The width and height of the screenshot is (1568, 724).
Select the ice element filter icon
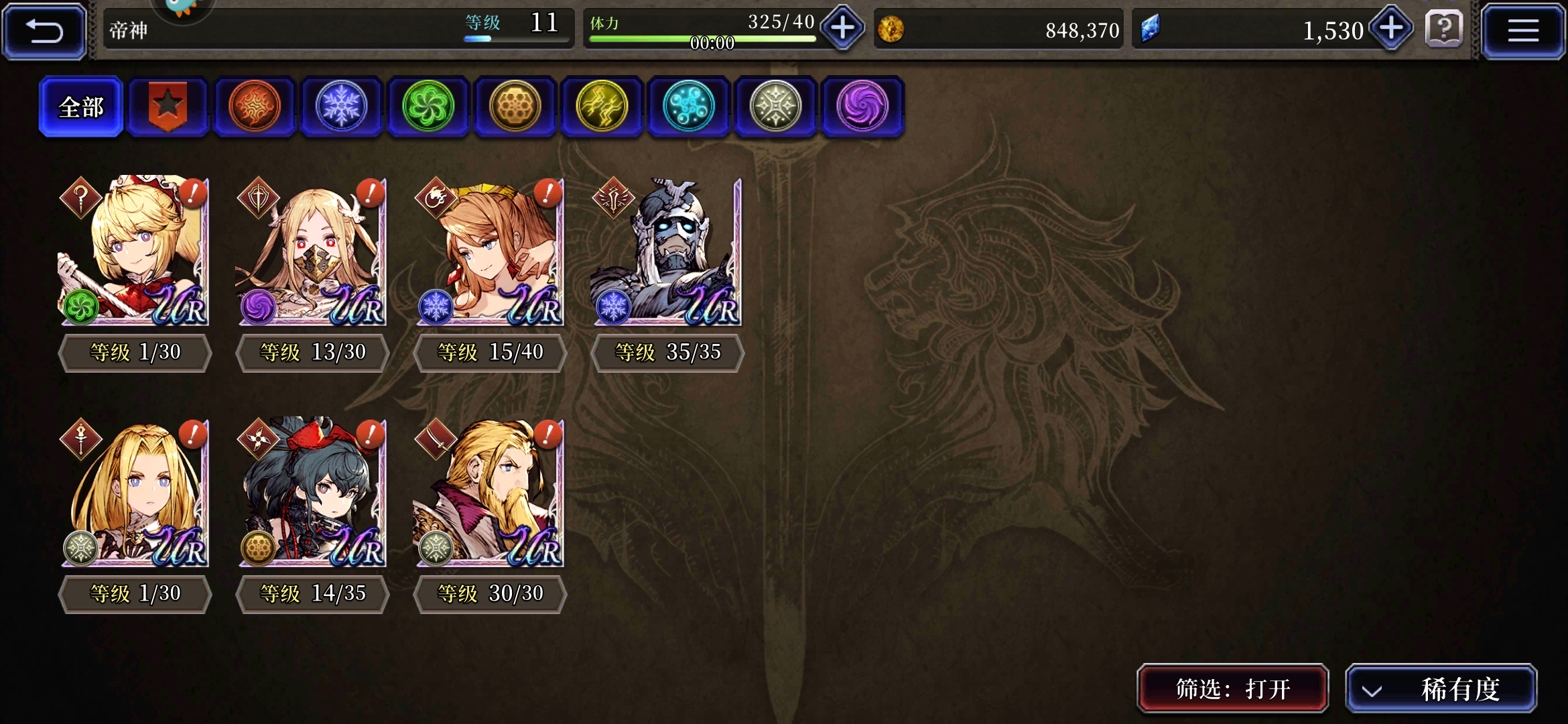point(341,106)
